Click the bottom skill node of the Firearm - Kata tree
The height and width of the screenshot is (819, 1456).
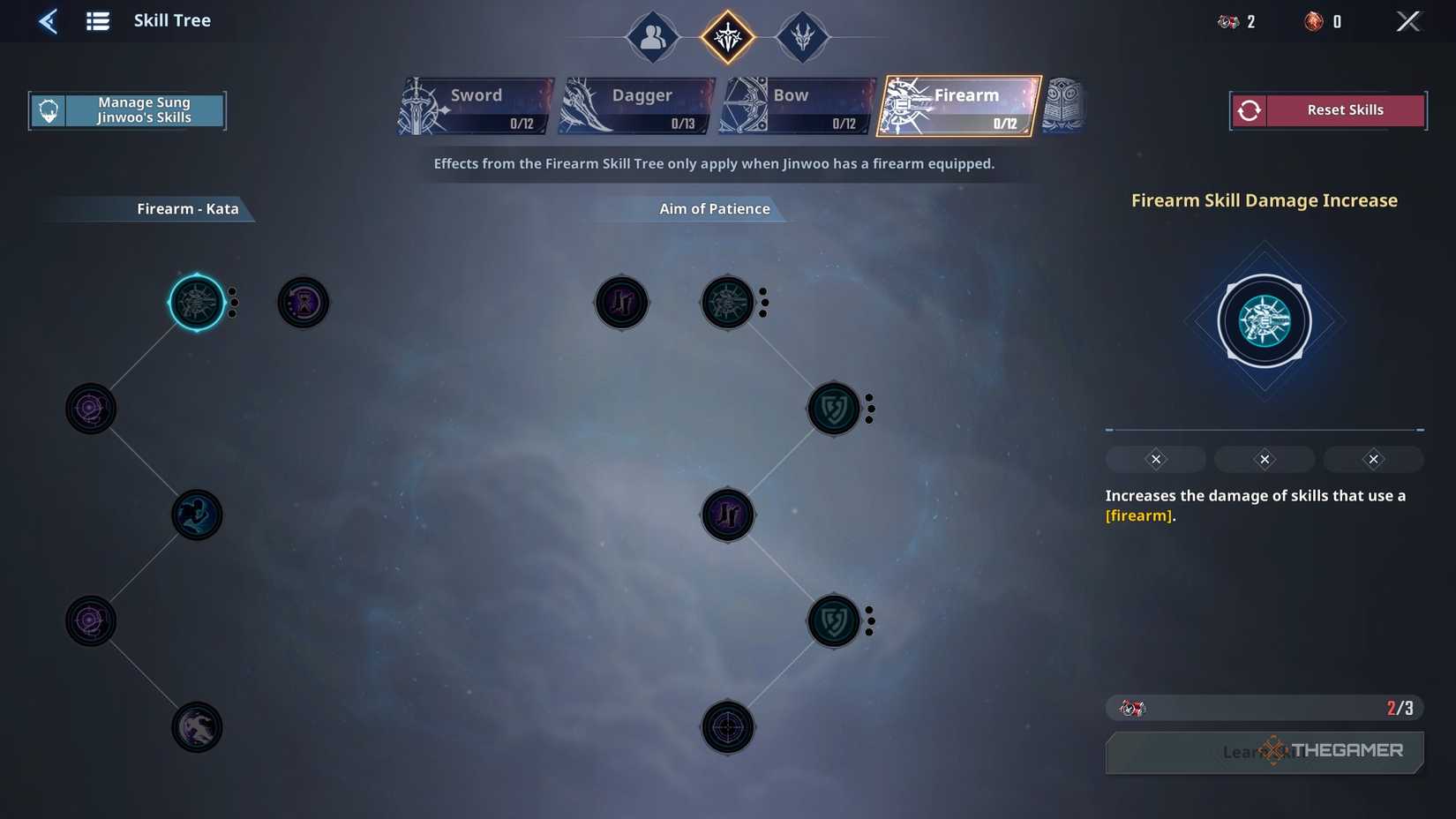[197, 726]
